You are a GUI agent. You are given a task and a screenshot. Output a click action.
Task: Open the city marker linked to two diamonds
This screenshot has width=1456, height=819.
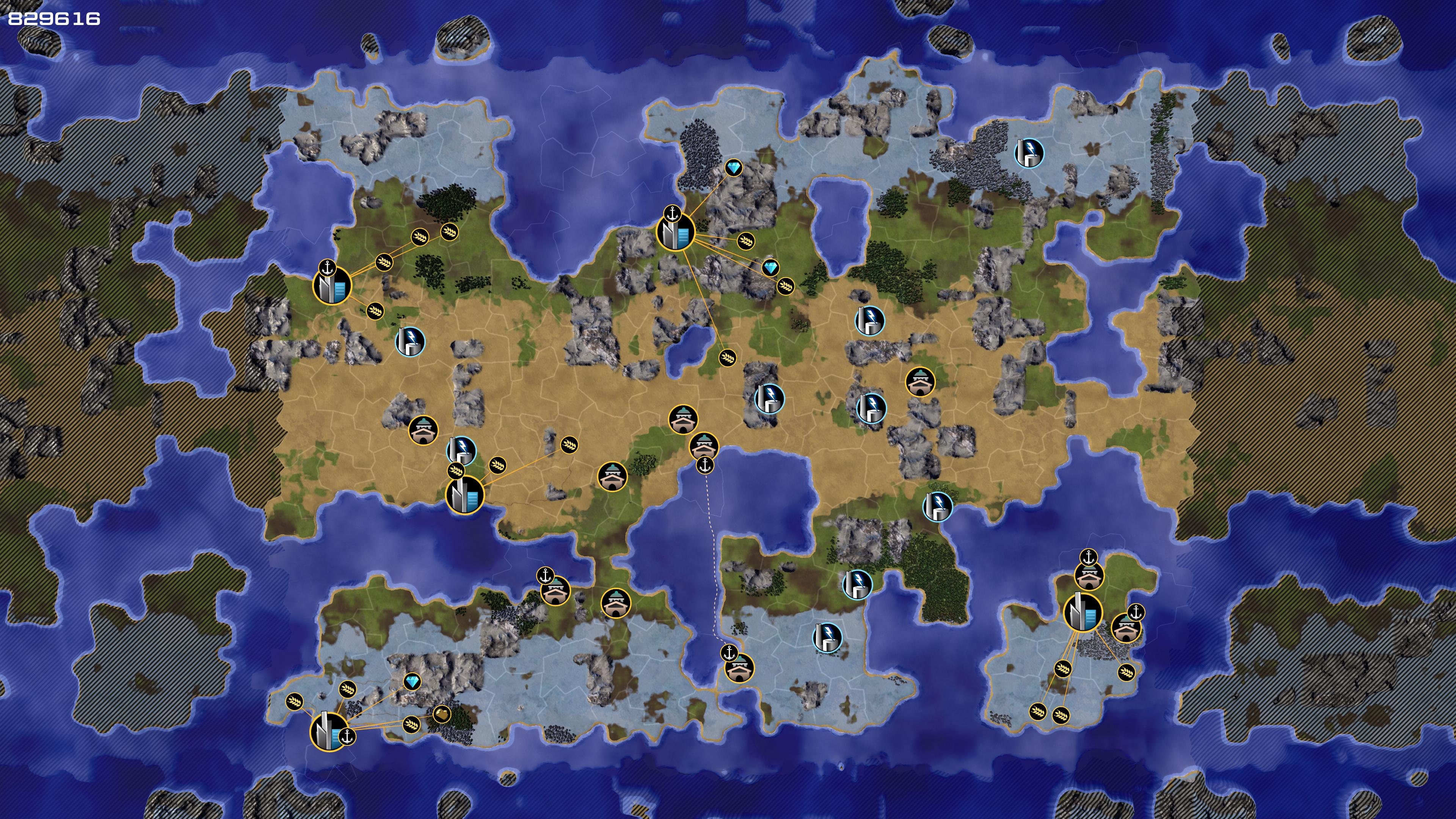tap(675, 232)
